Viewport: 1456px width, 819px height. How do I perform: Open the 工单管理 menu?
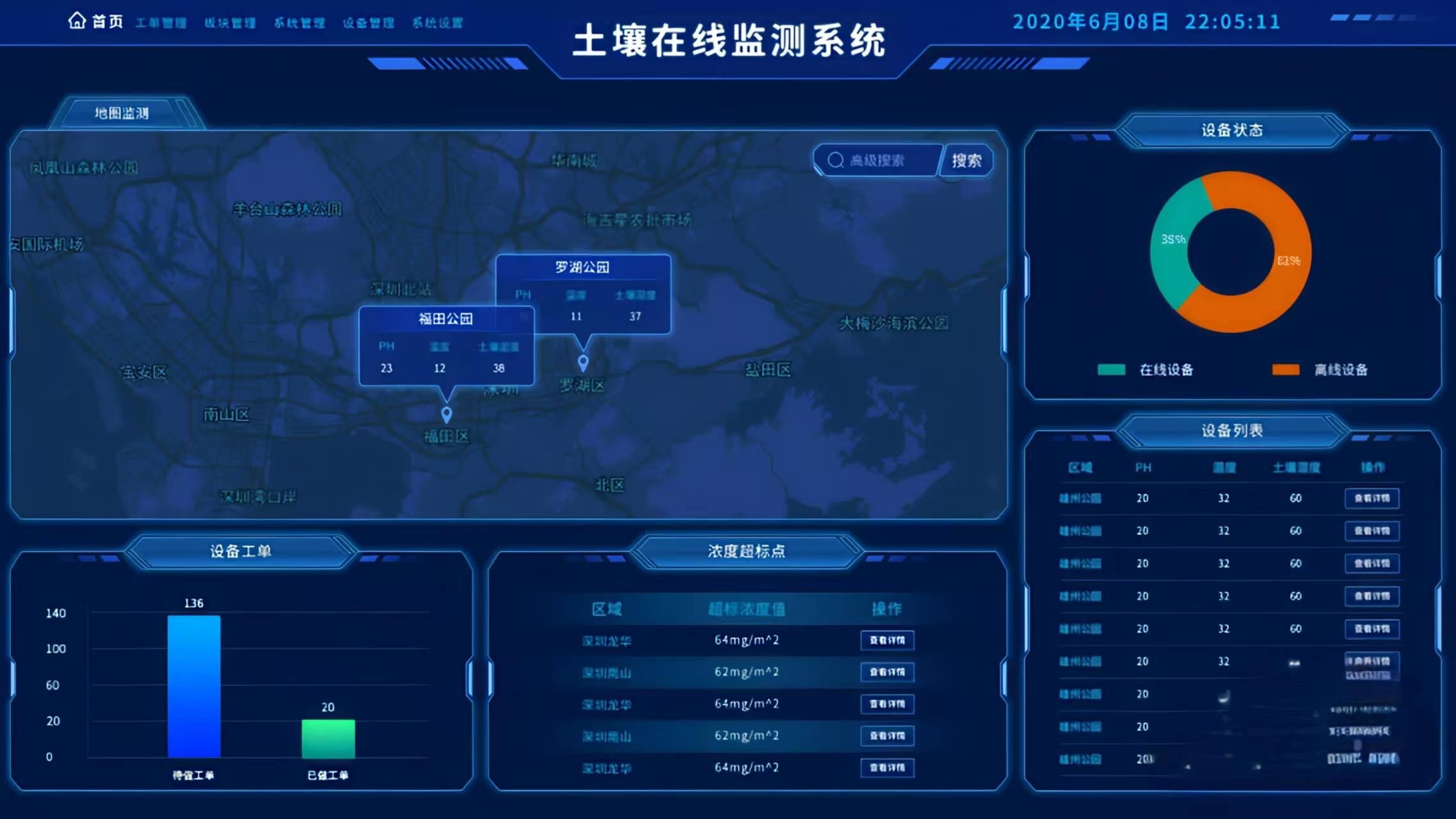(161, 22)
